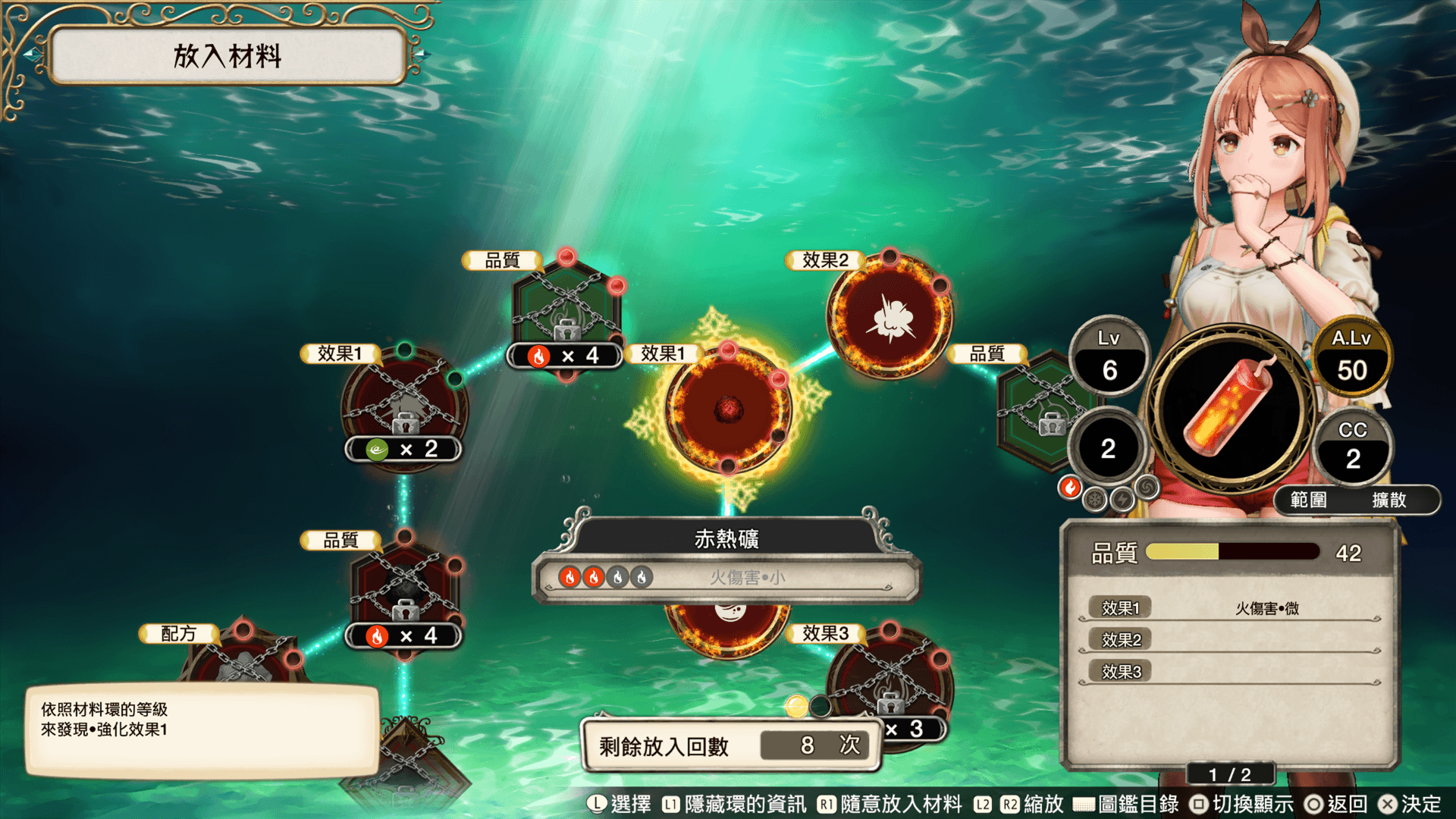Select the 效果1 火傷害•微 row
1456x819 pixels.
click(1228, 608)
